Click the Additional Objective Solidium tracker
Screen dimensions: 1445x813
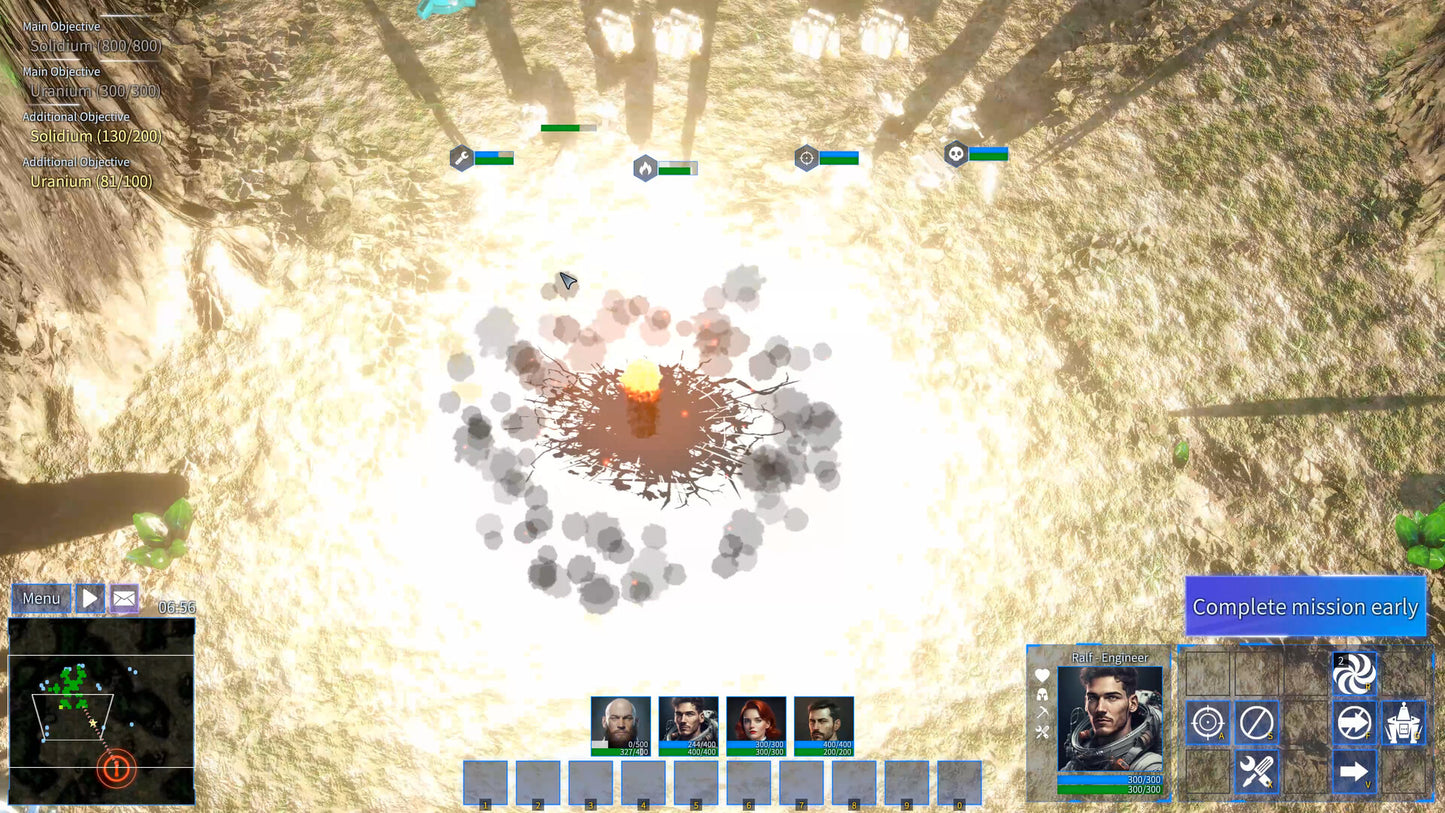[x=95, y=136]
